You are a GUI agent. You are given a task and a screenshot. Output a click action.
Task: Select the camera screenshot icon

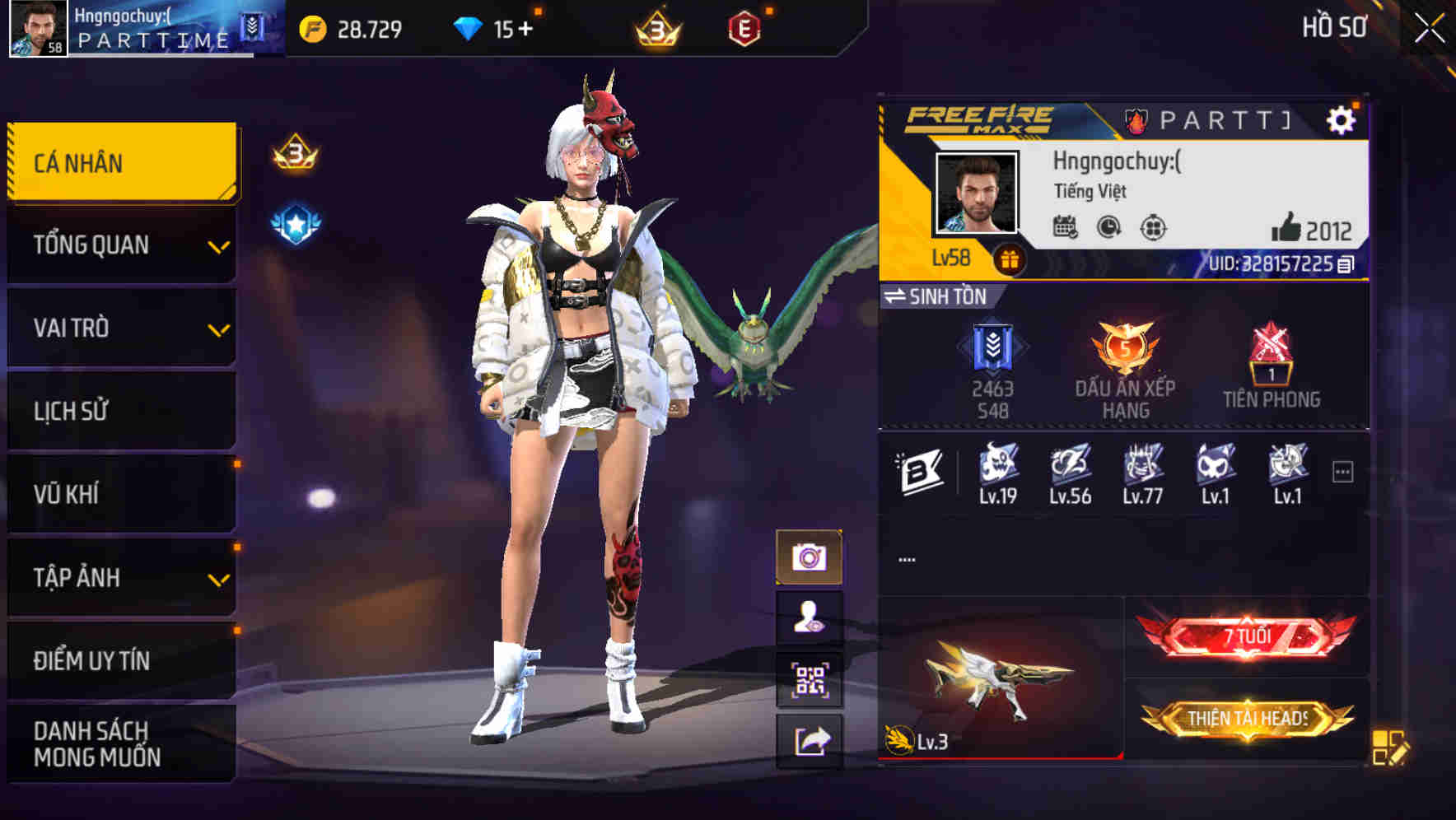(810, 557)
